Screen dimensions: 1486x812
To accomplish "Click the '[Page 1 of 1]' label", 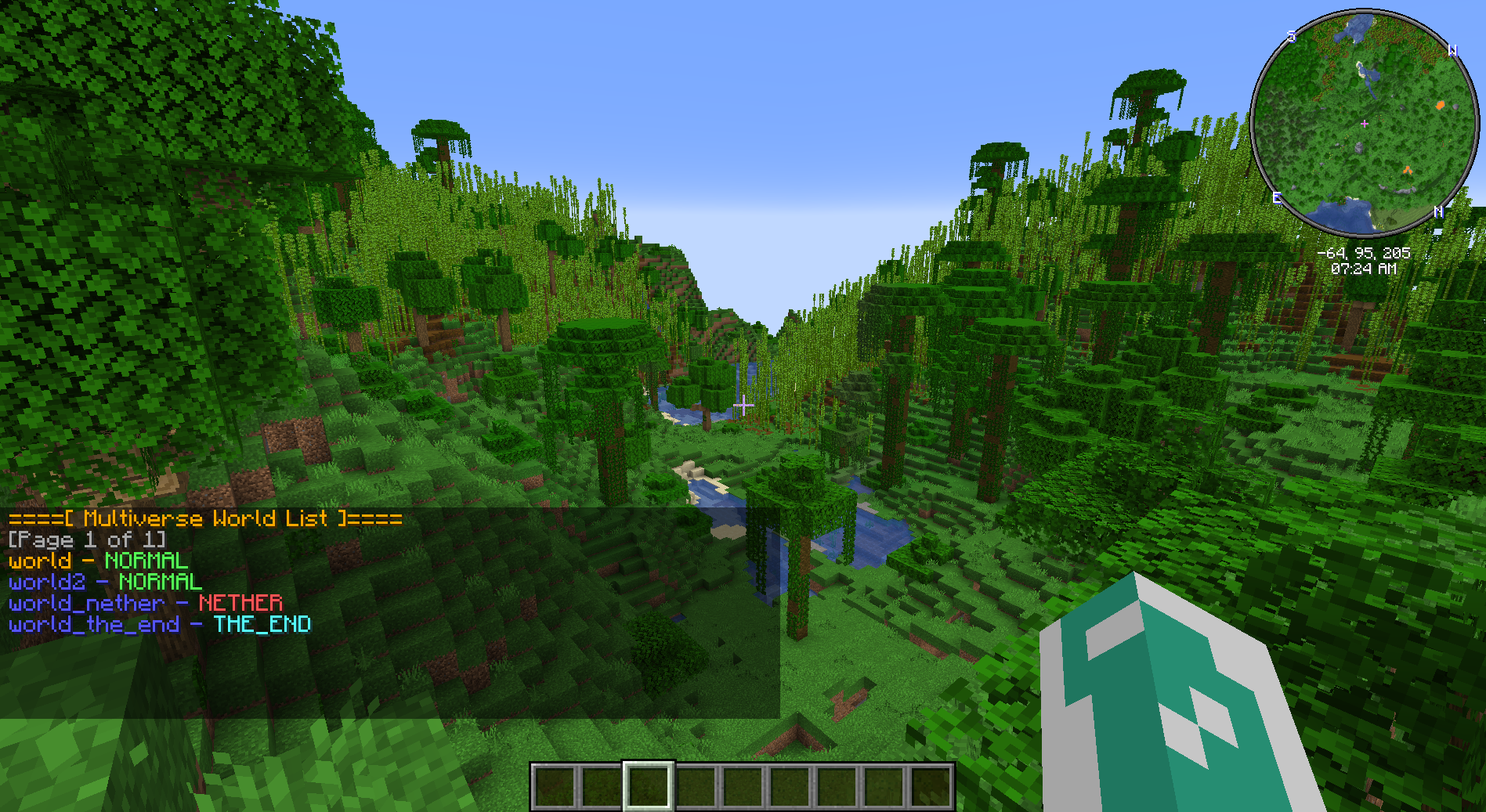I will 86,540.
